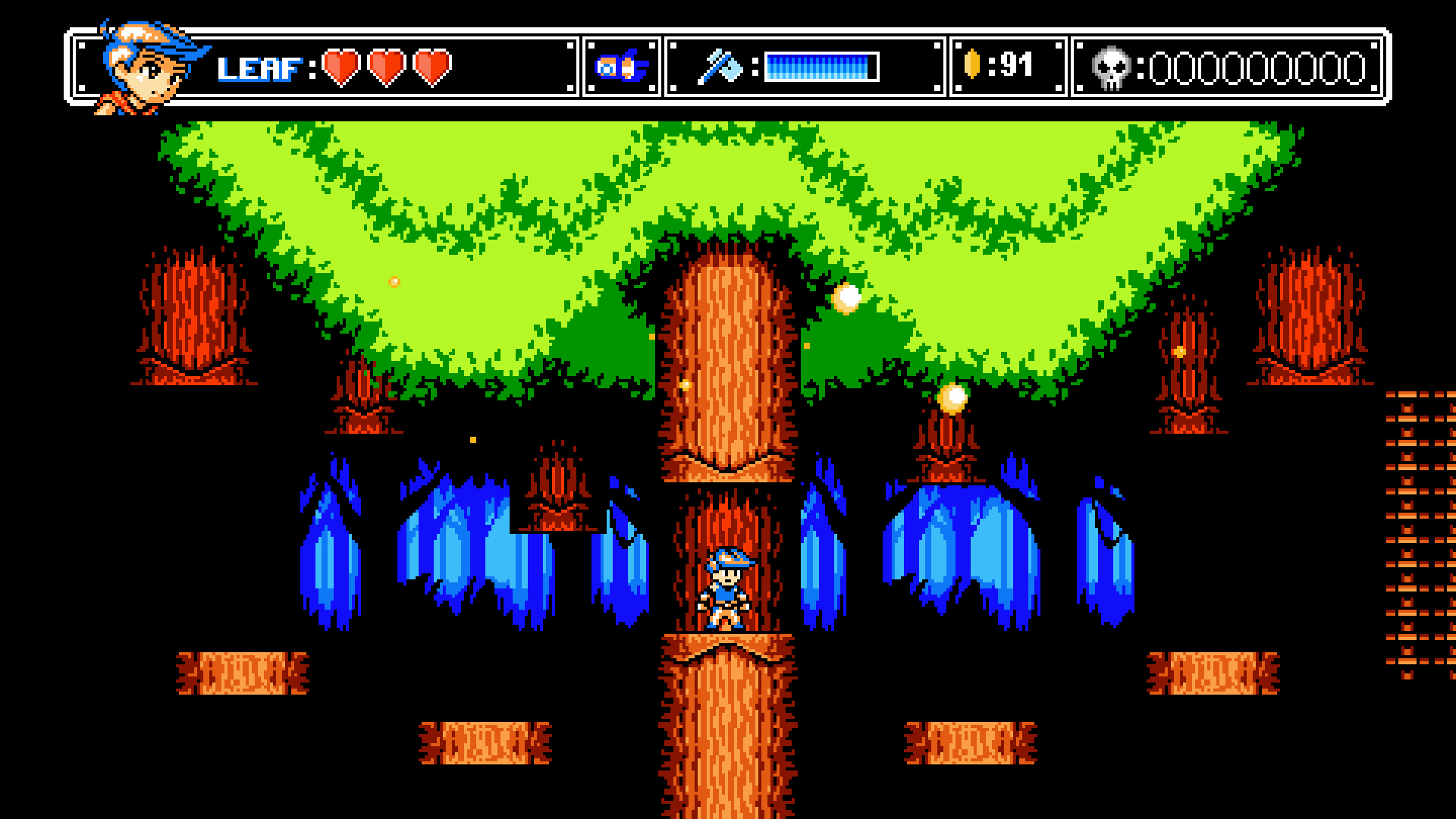Click Leaf's character portrait
Screen dimensions: 1456x819
(152, 67)
